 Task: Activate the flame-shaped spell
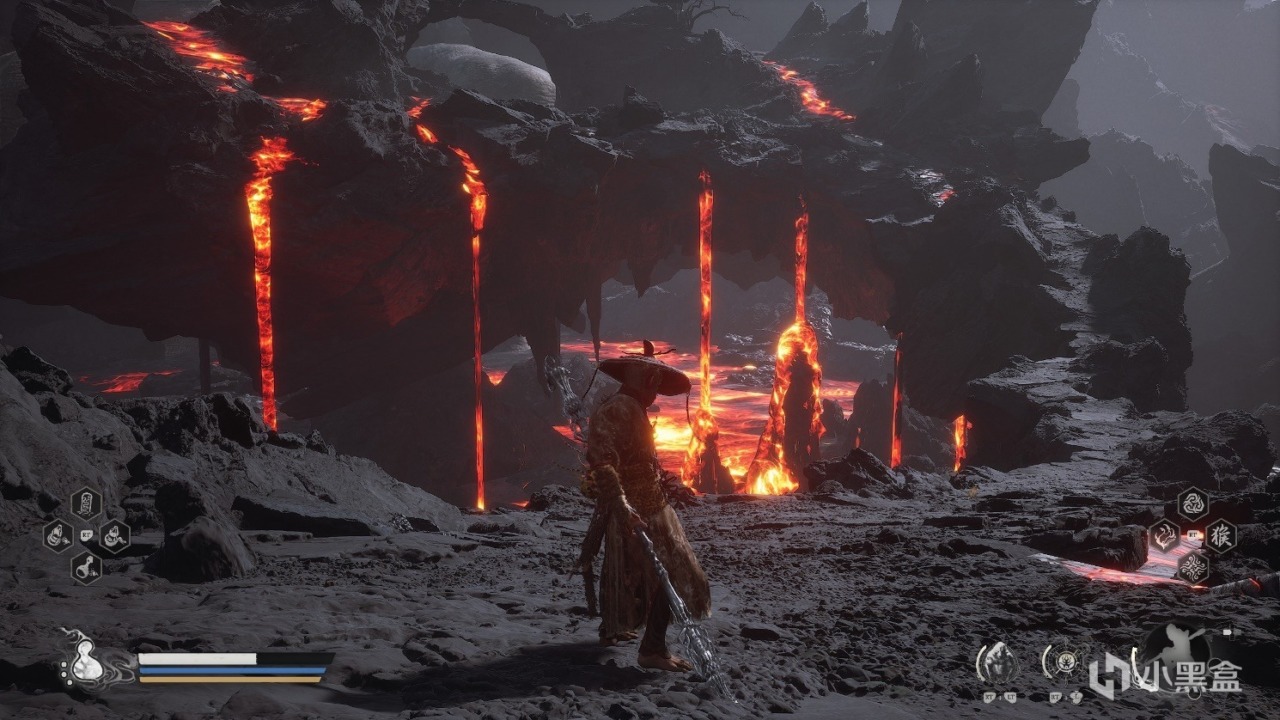(1164, 536)
